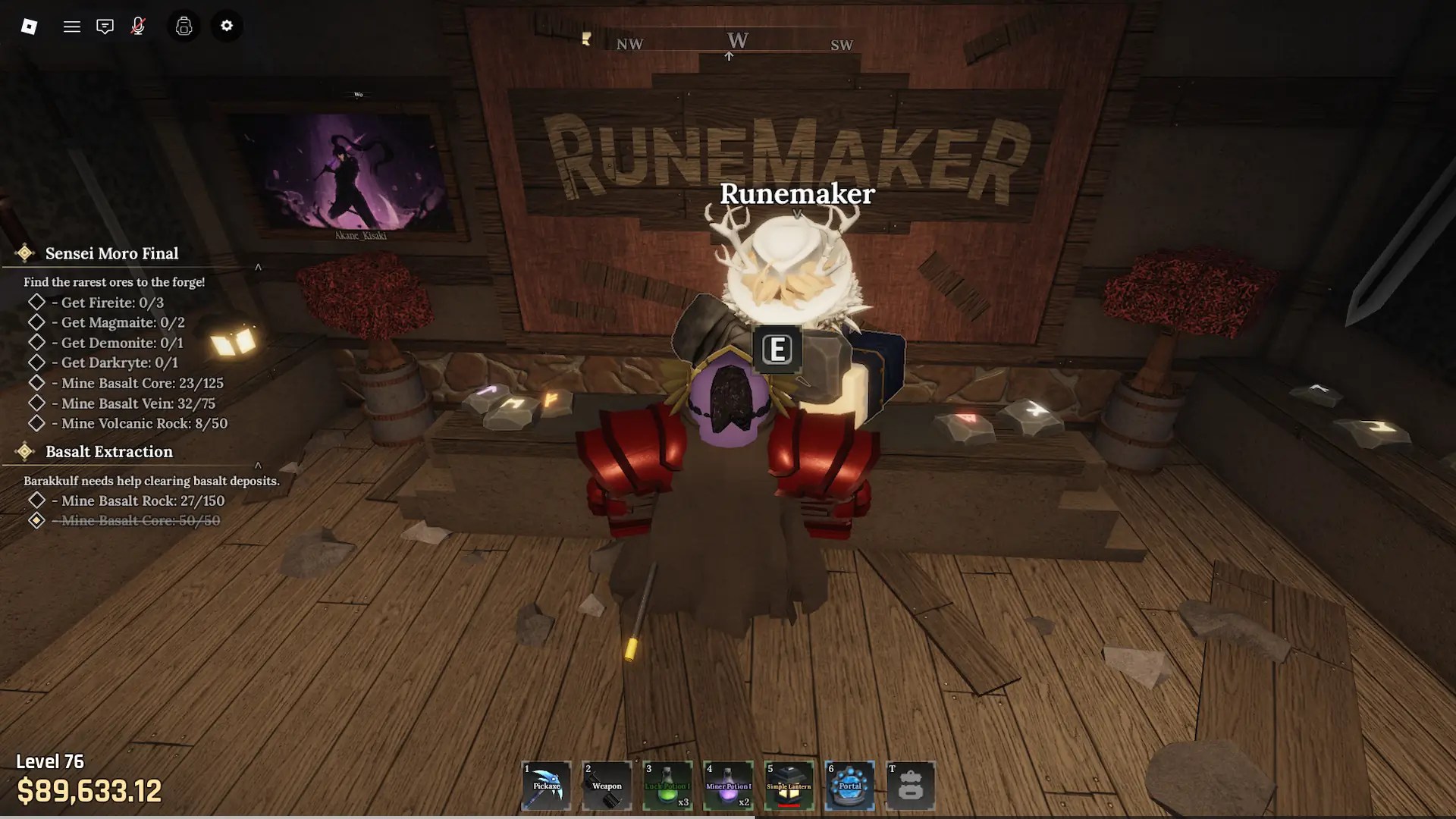Screen dimensions: 1456x819
Task: Collapse the Sensei Moro Final quest chevron
Action: coord(258,267)
